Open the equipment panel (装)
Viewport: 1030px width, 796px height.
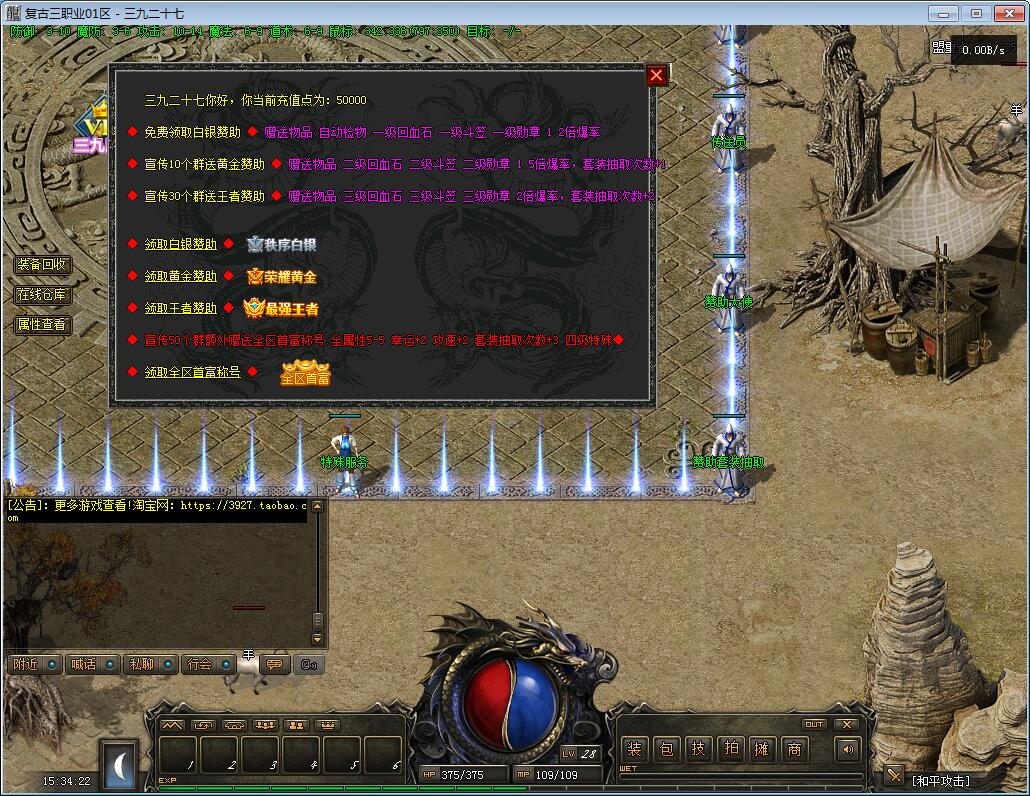[635, 749]
